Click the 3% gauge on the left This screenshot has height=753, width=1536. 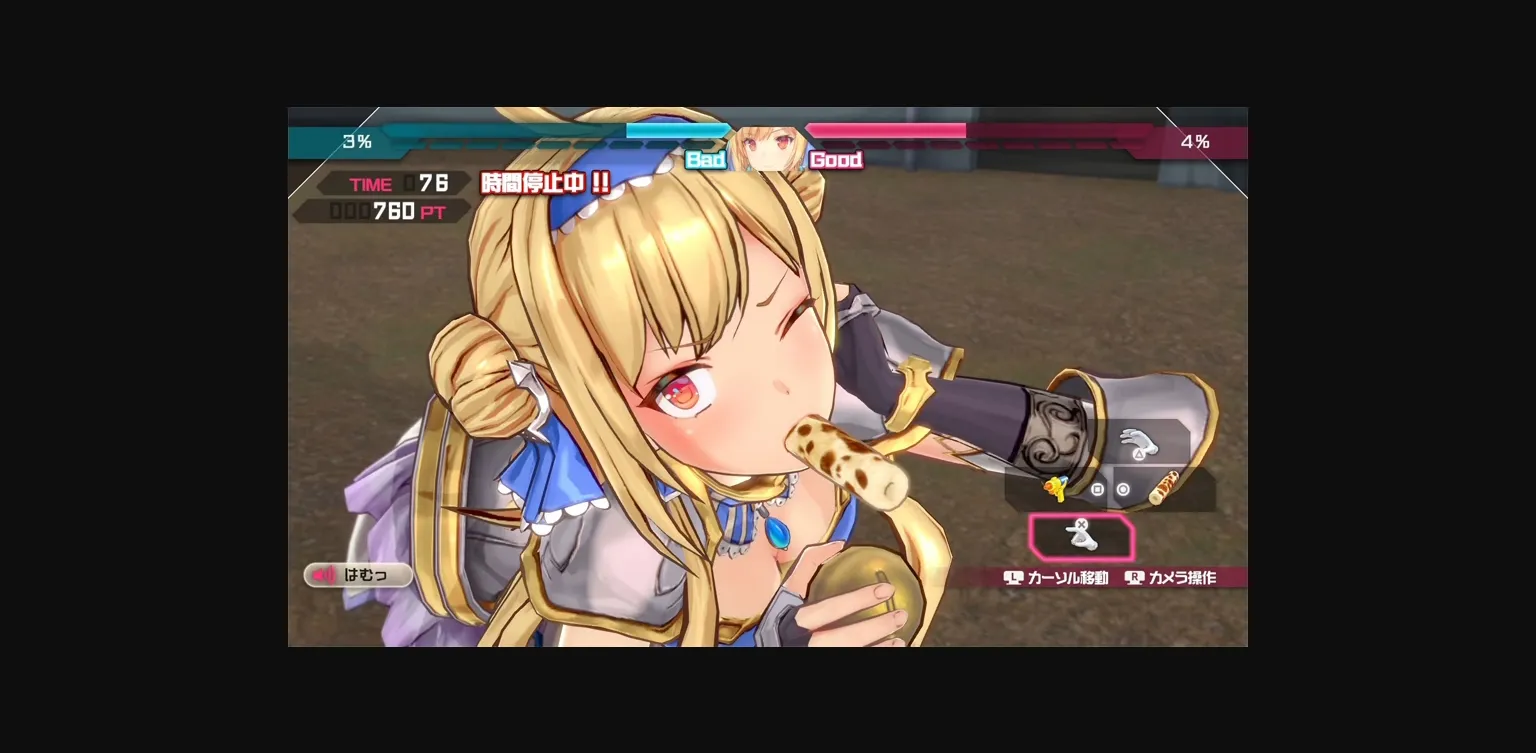pos(358,142)
